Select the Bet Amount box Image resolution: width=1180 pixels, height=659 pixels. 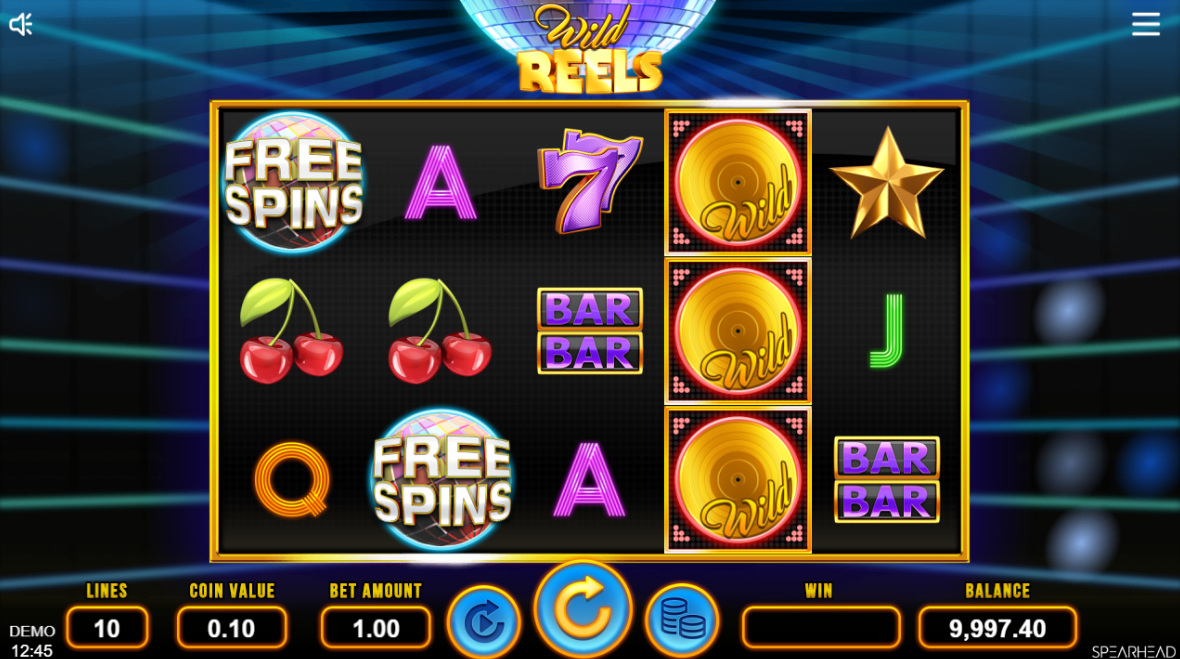point(376,628)
